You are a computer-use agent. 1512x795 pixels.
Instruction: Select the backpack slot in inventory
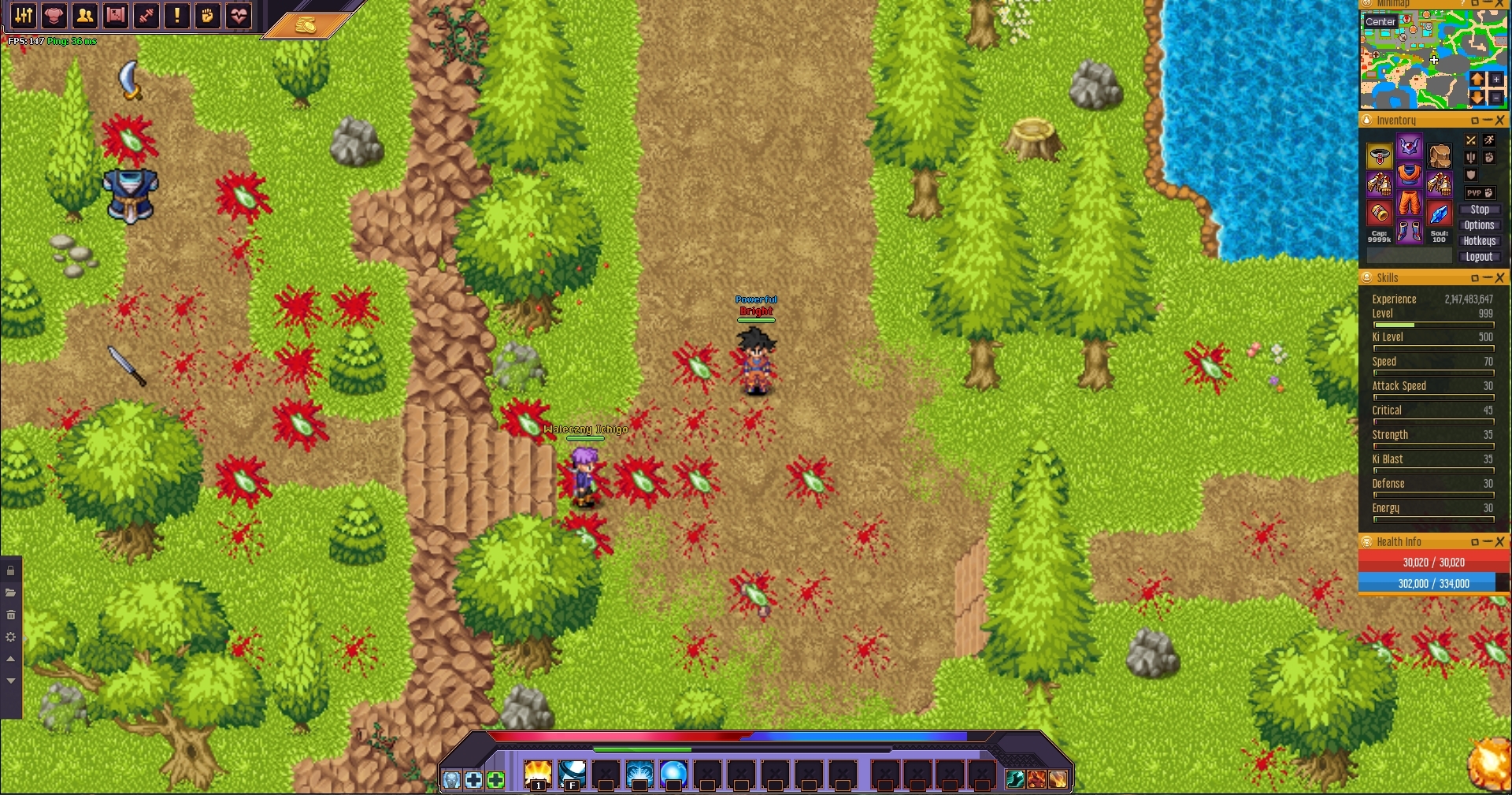(1440, 156)
